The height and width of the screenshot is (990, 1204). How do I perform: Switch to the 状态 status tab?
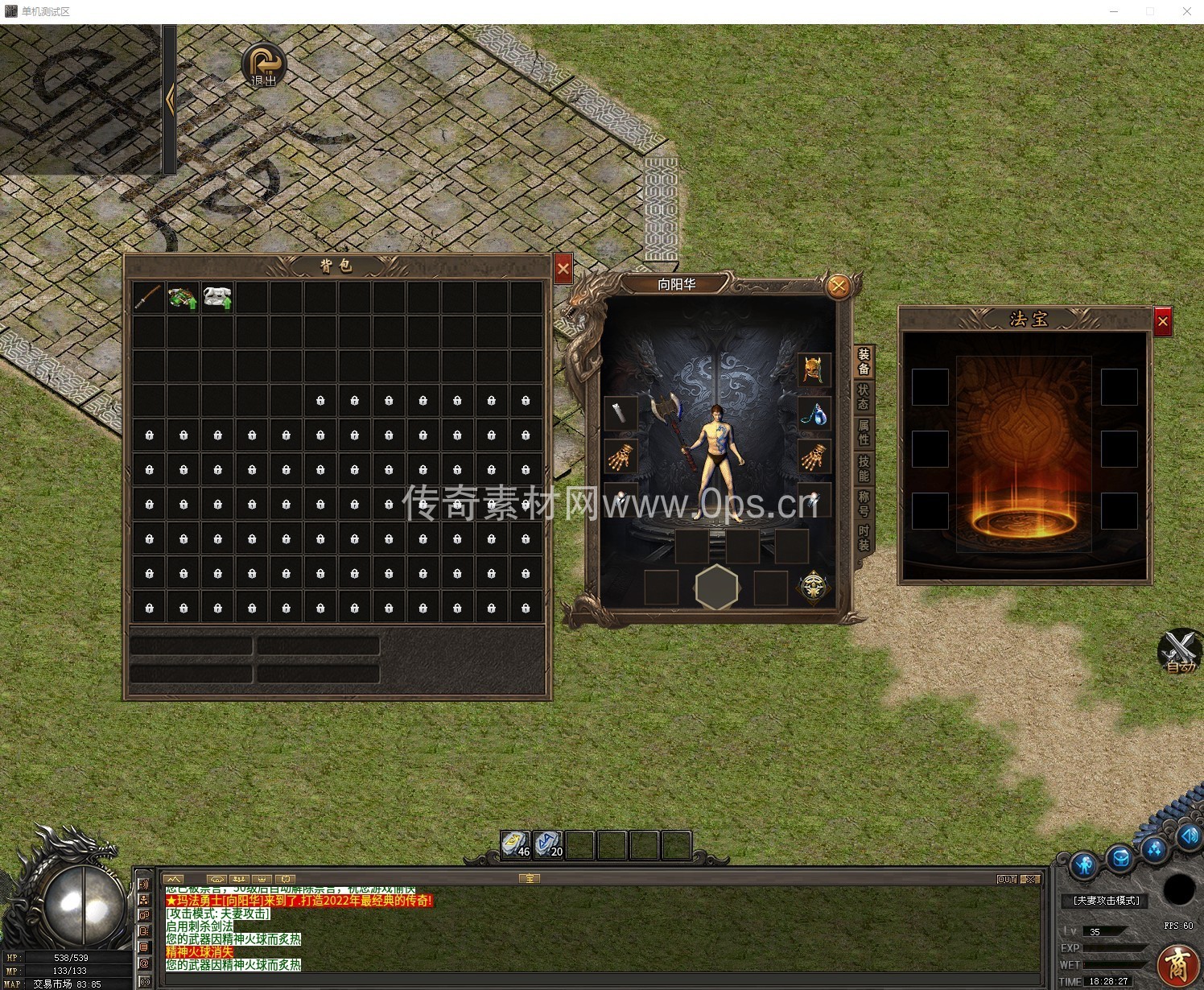[864, 396]
